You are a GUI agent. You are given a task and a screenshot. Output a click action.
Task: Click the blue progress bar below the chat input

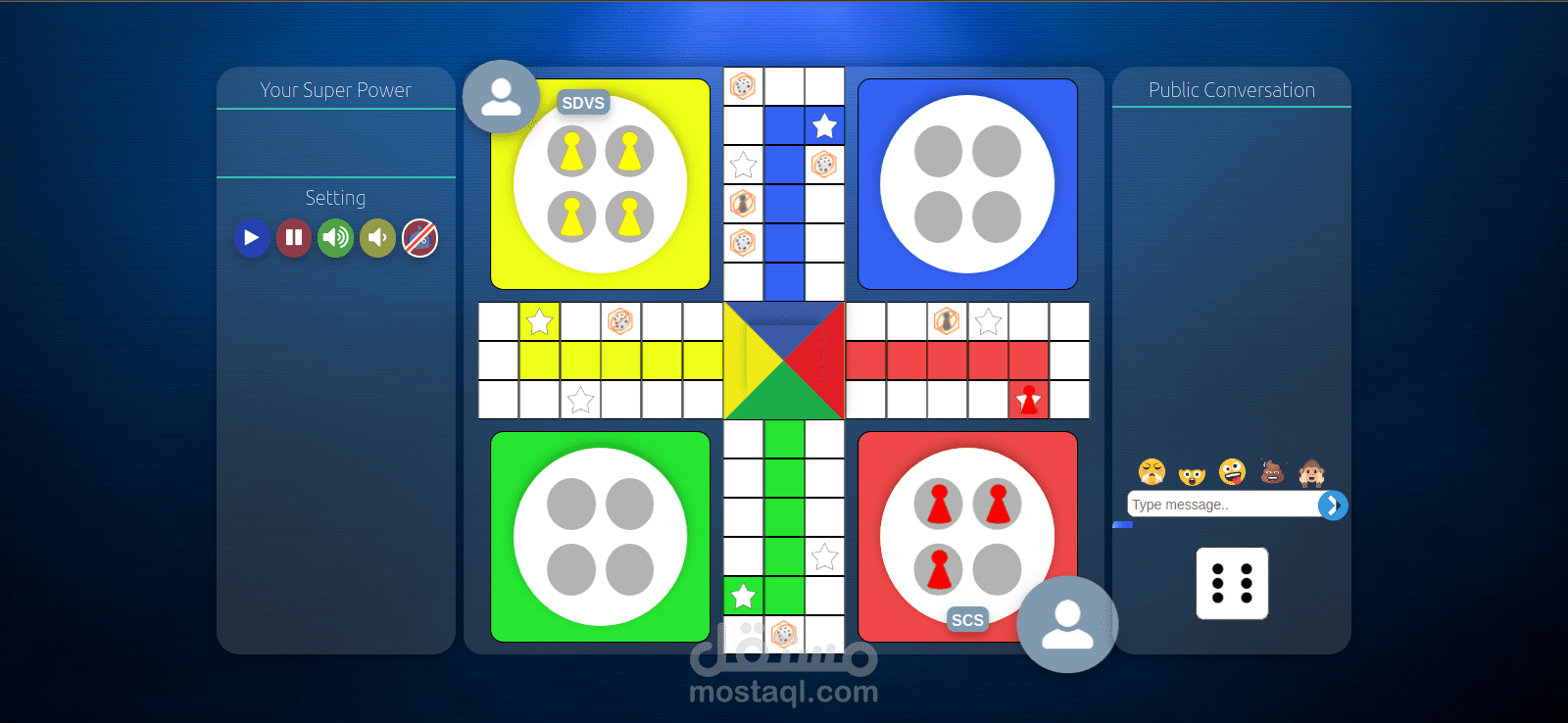pyautogui.click(x=1123, y=524)
